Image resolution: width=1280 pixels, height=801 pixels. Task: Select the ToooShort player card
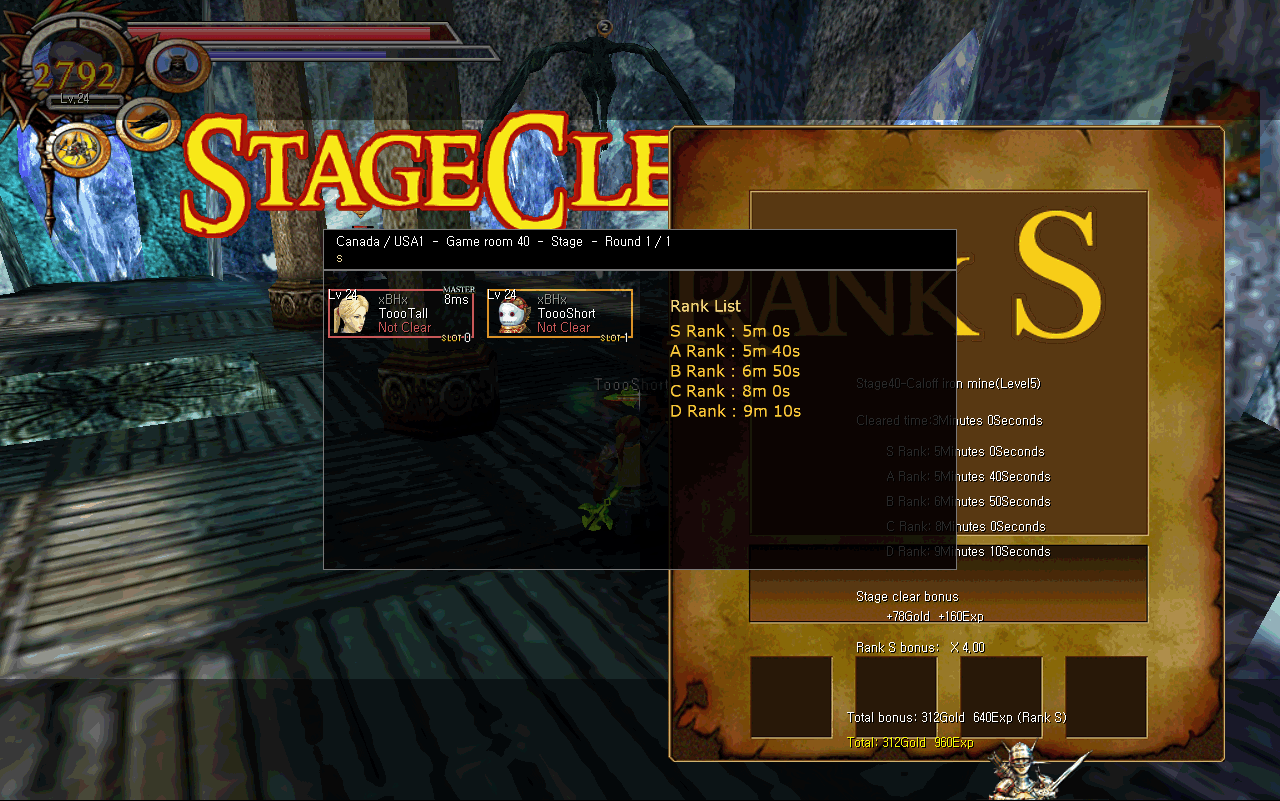(559, 314)
